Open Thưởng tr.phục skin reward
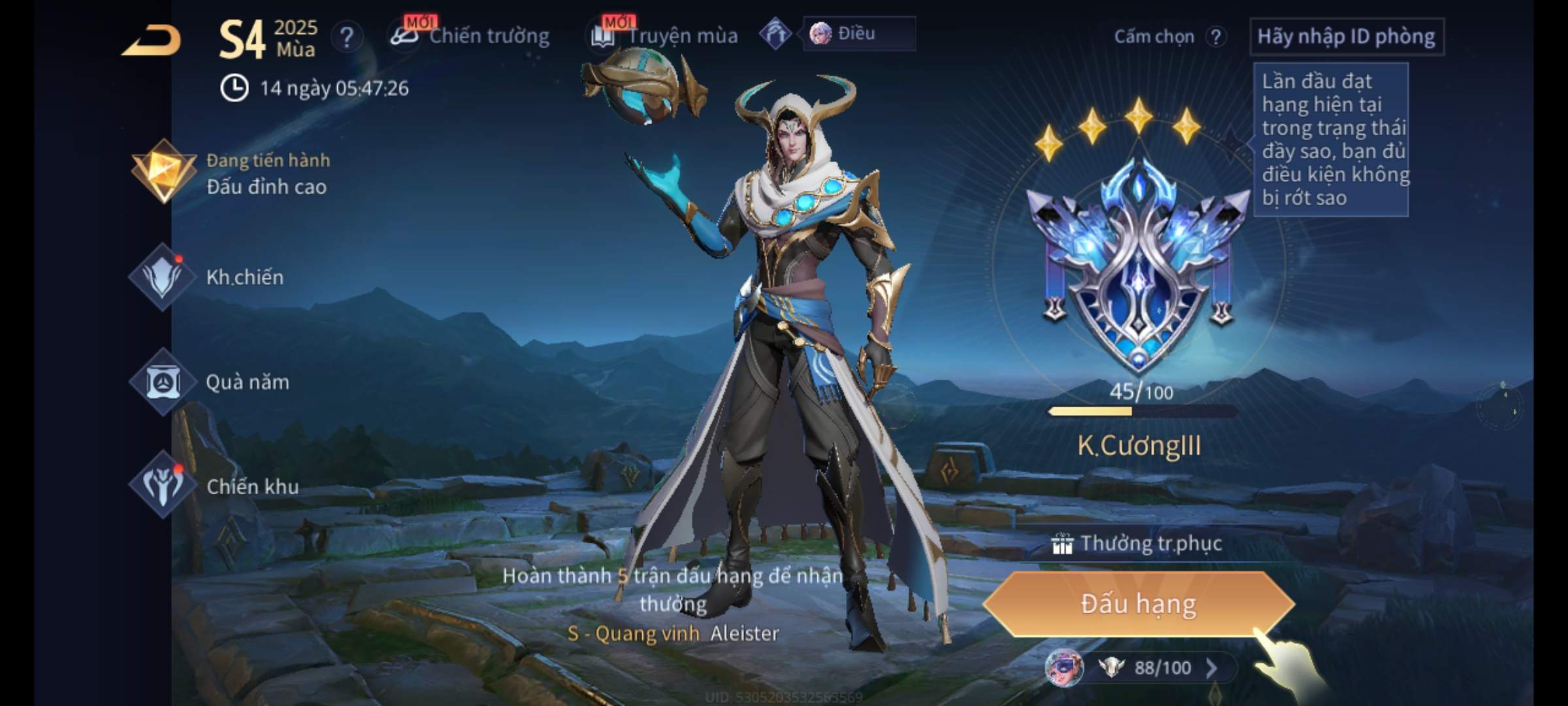This screenshot has height=706, width=1568. coord(1138,544)
